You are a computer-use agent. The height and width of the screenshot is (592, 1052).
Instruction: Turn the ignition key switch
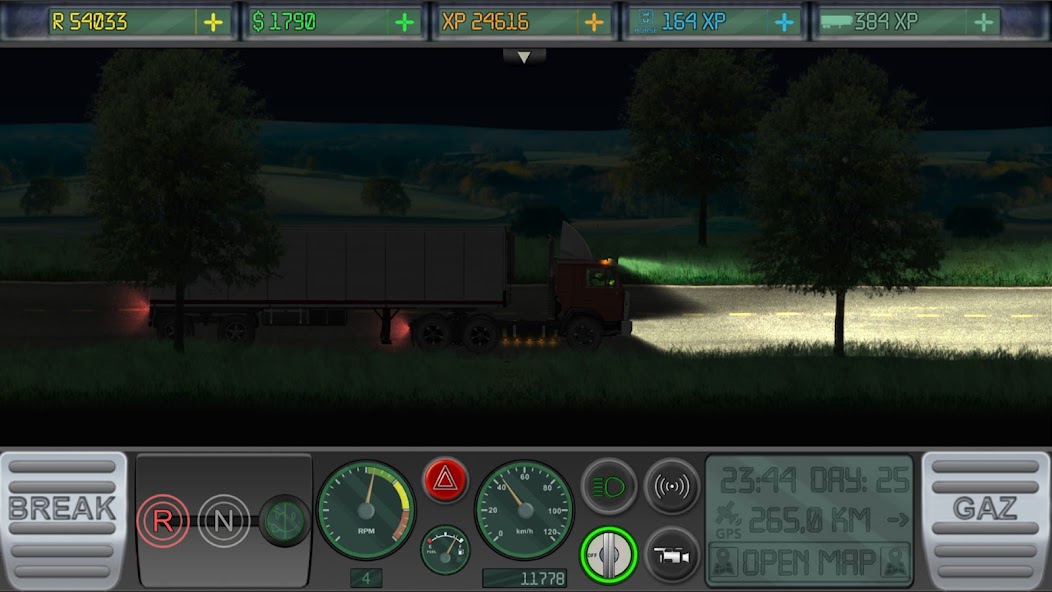pyautogui.click(x=609, y=554)
